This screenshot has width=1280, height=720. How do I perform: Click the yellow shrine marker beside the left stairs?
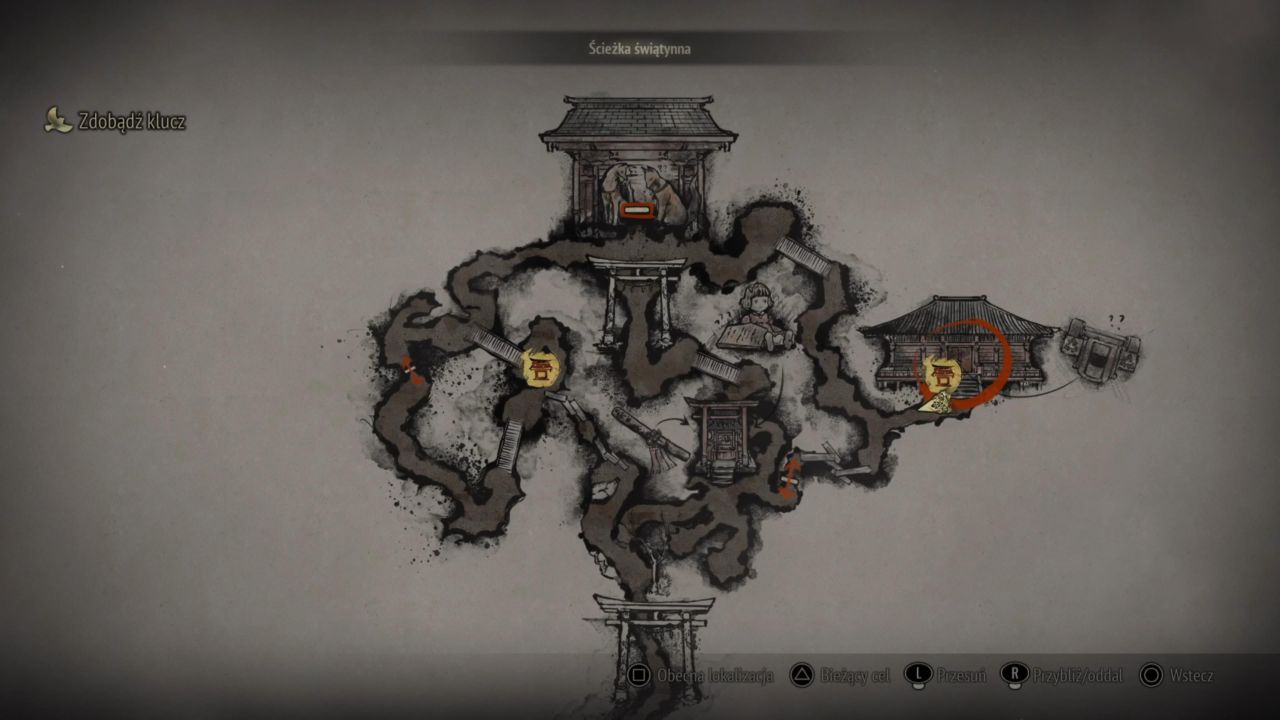pos(541,367)
